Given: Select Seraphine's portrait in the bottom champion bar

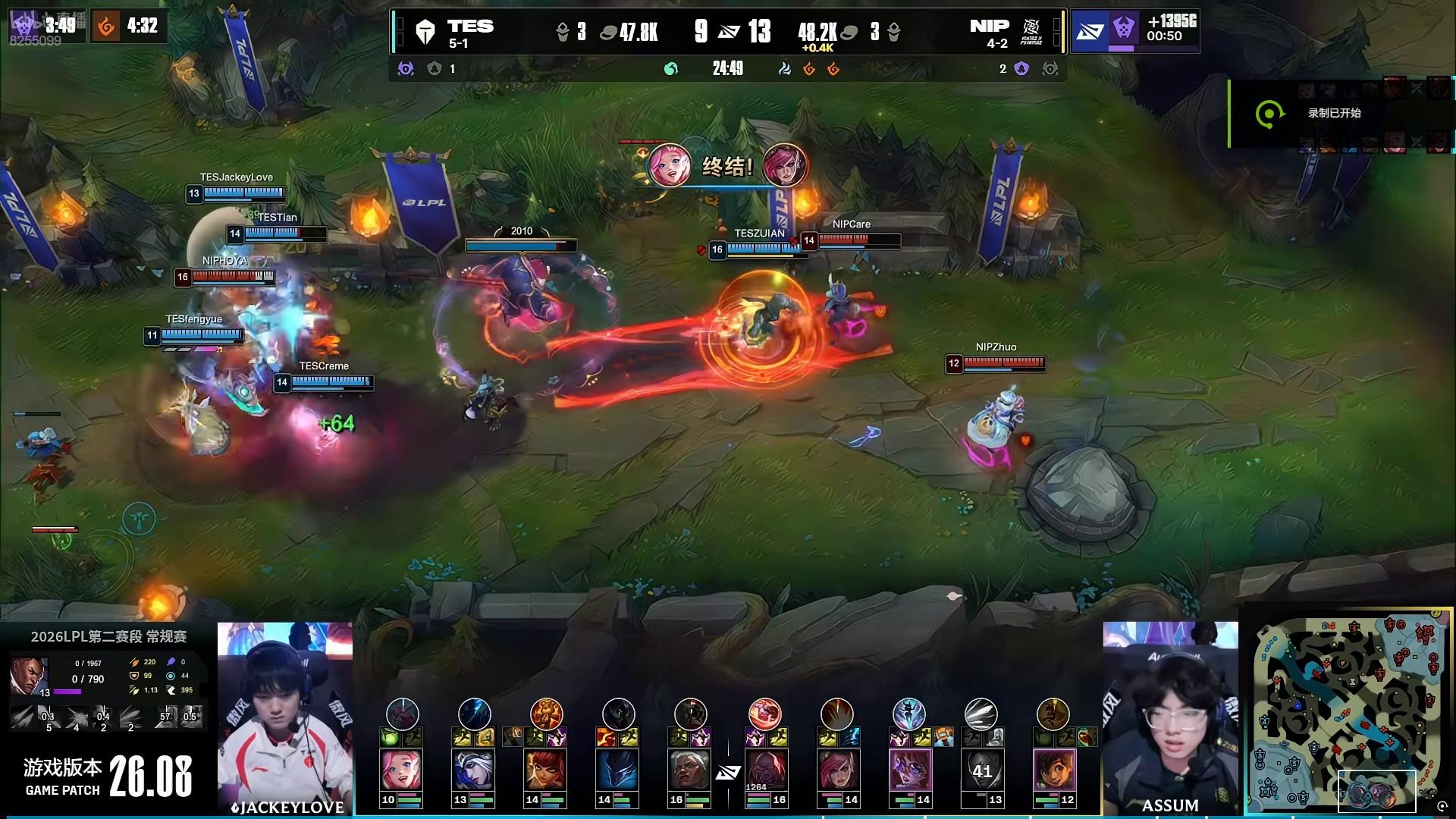Looking at the screenshot, I should [x=401, y=770].
